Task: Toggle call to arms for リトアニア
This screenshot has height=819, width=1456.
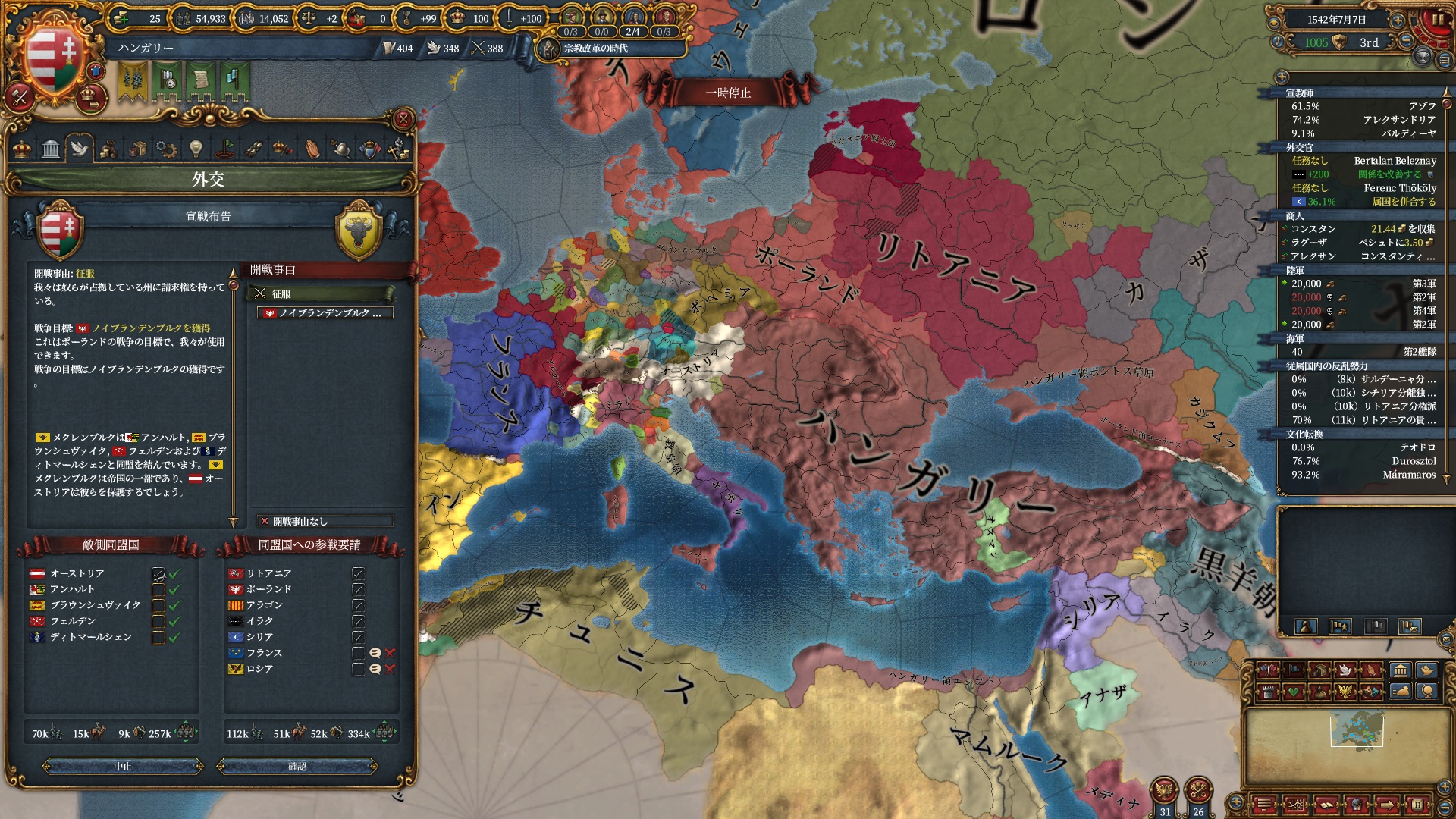Action: [x=358, y=573]
